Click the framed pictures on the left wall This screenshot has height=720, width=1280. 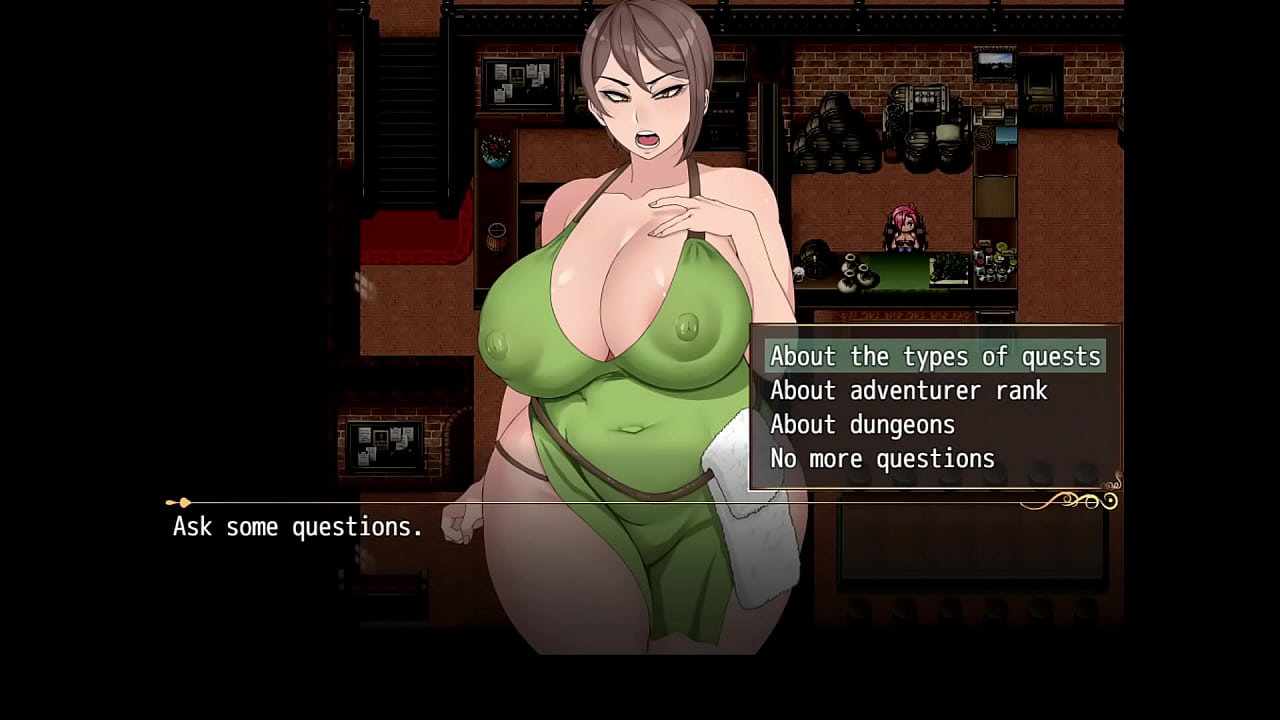(520, 85)
